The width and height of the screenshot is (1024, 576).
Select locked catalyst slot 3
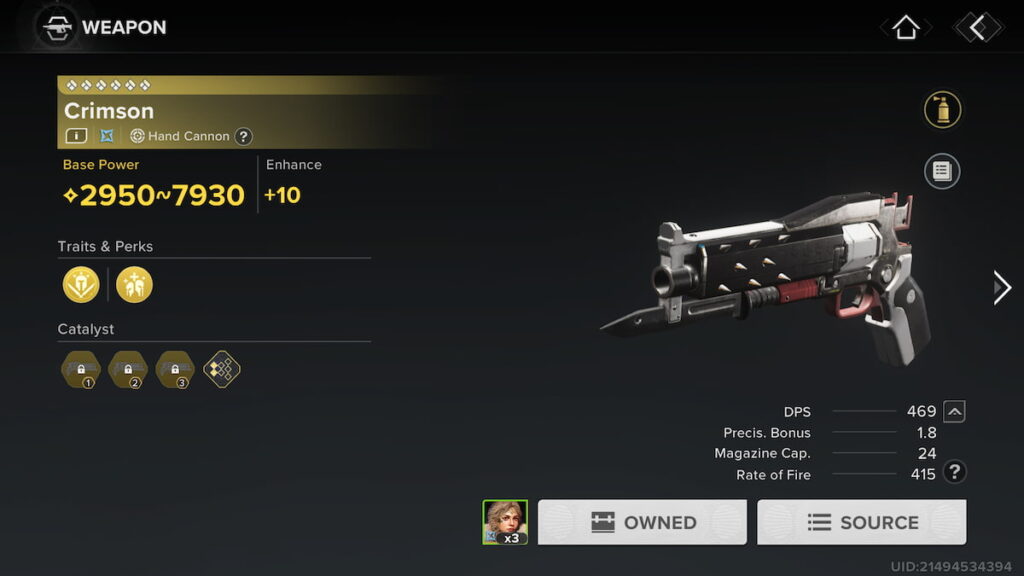coord(175,369)
